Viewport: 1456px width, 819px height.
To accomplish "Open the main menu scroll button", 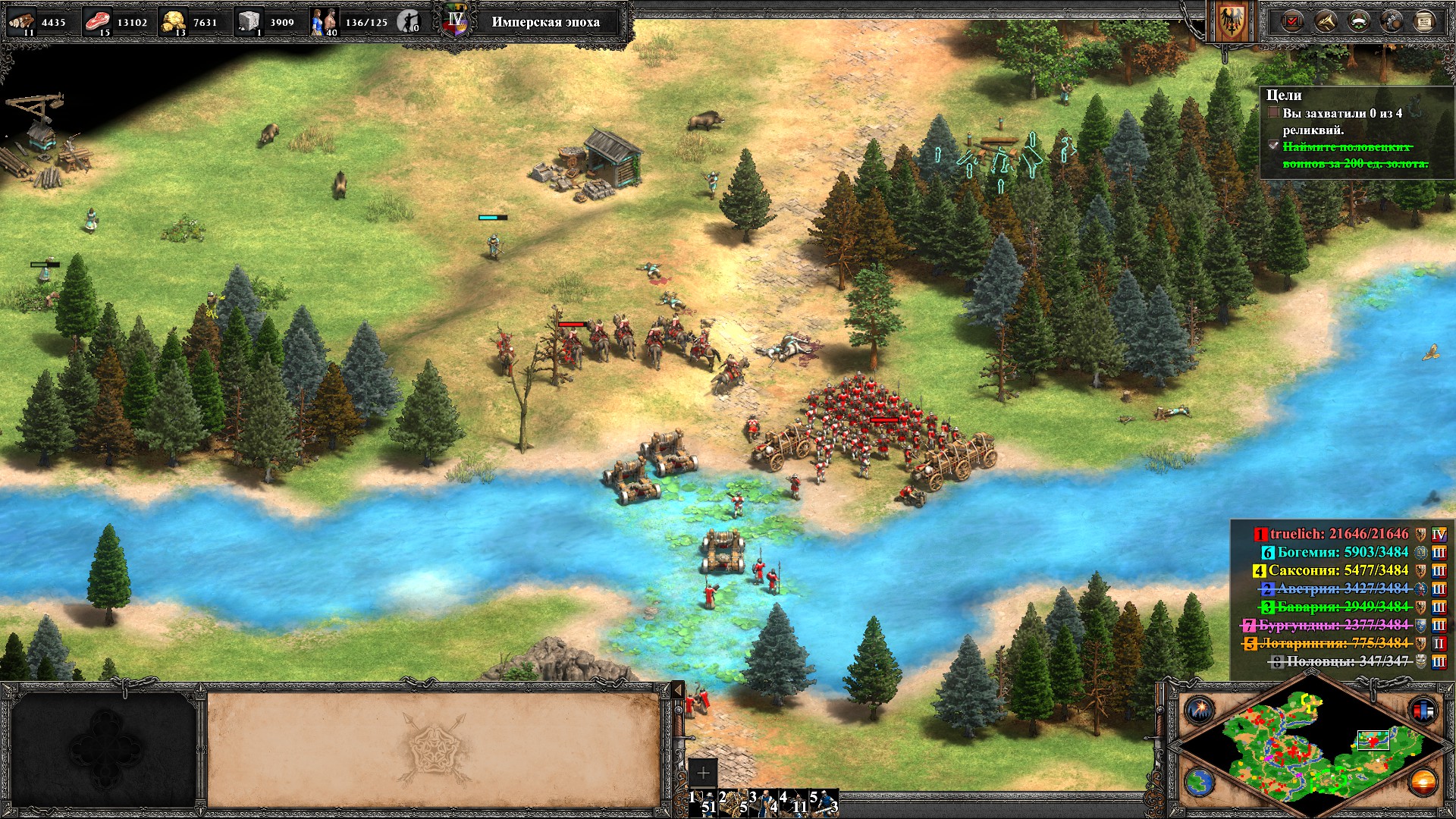I will pos(1424,21).
